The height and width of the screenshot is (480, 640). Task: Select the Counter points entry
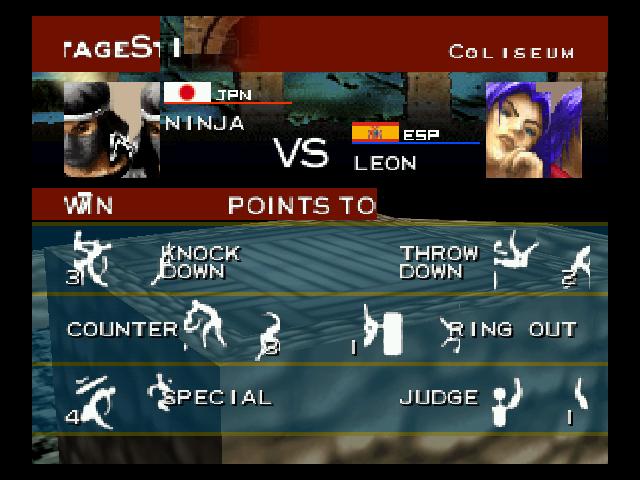click(122, 329)
